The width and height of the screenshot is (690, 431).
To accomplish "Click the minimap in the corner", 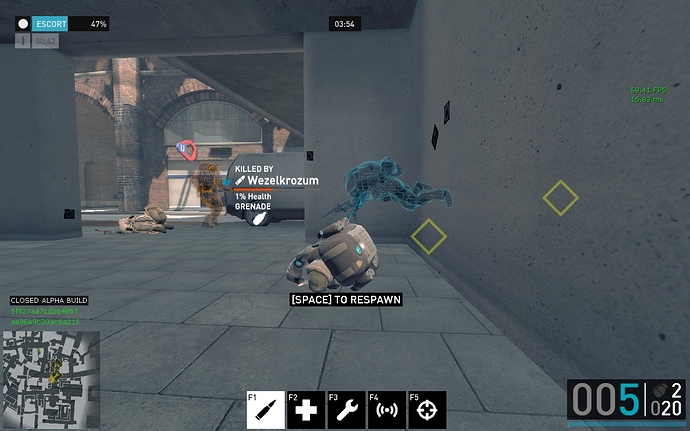I will [x=50, y=368].
